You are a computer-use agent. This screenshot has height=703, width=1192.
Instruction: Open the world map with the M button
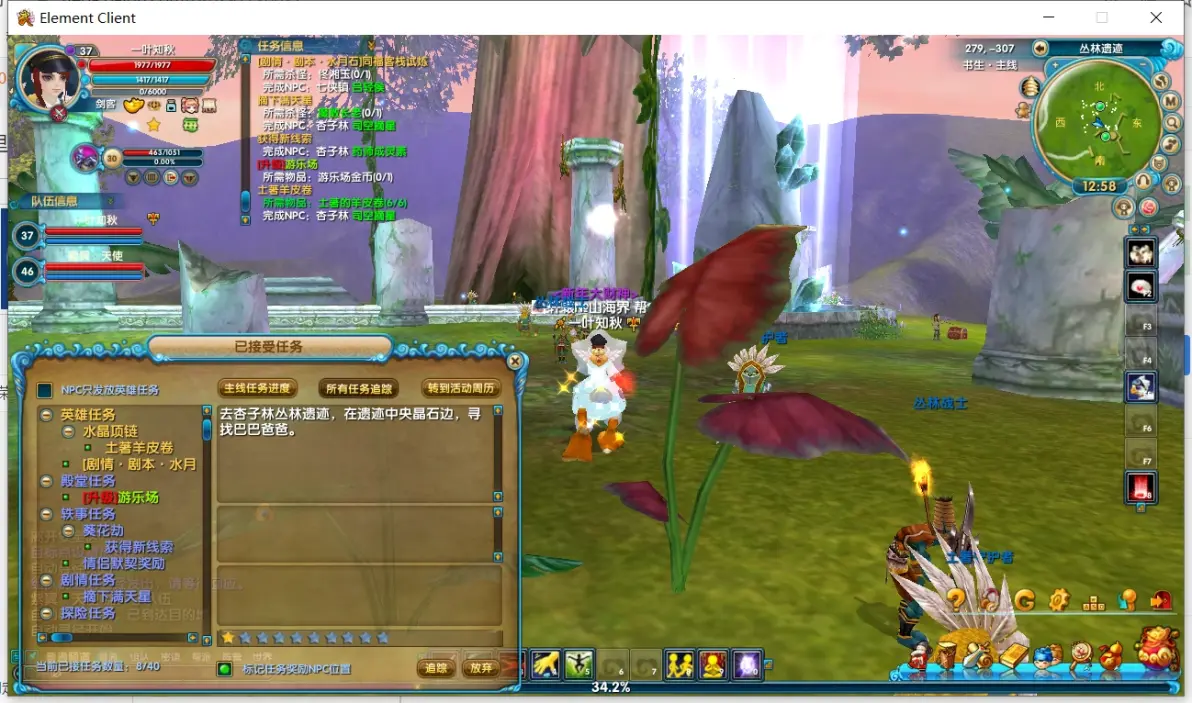(x=1170, y=101)
